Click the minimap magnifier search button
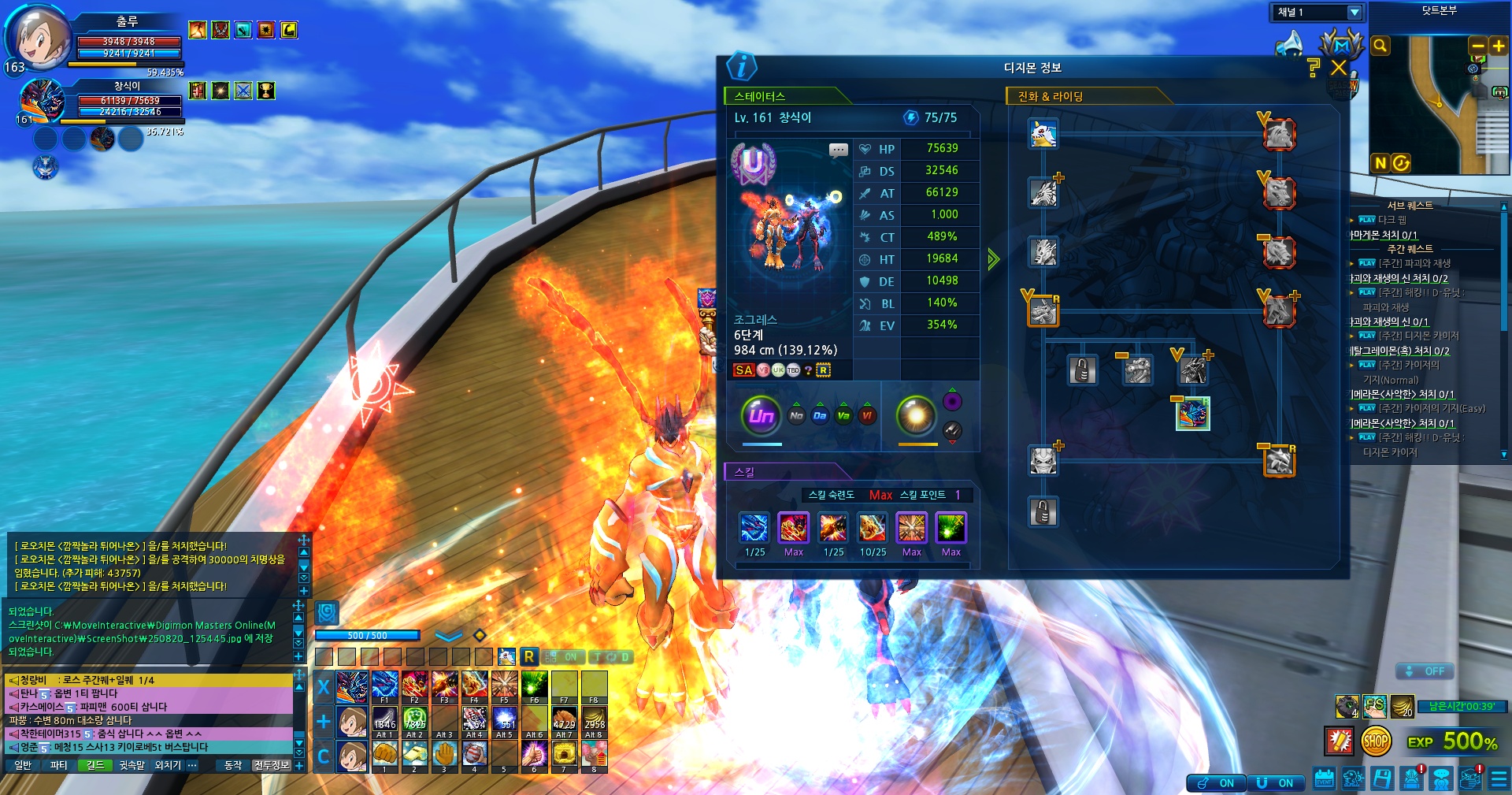Image resolution: width=1512 pixels, height=795 pixels. pyautogui.click(x=1380, y=46)
